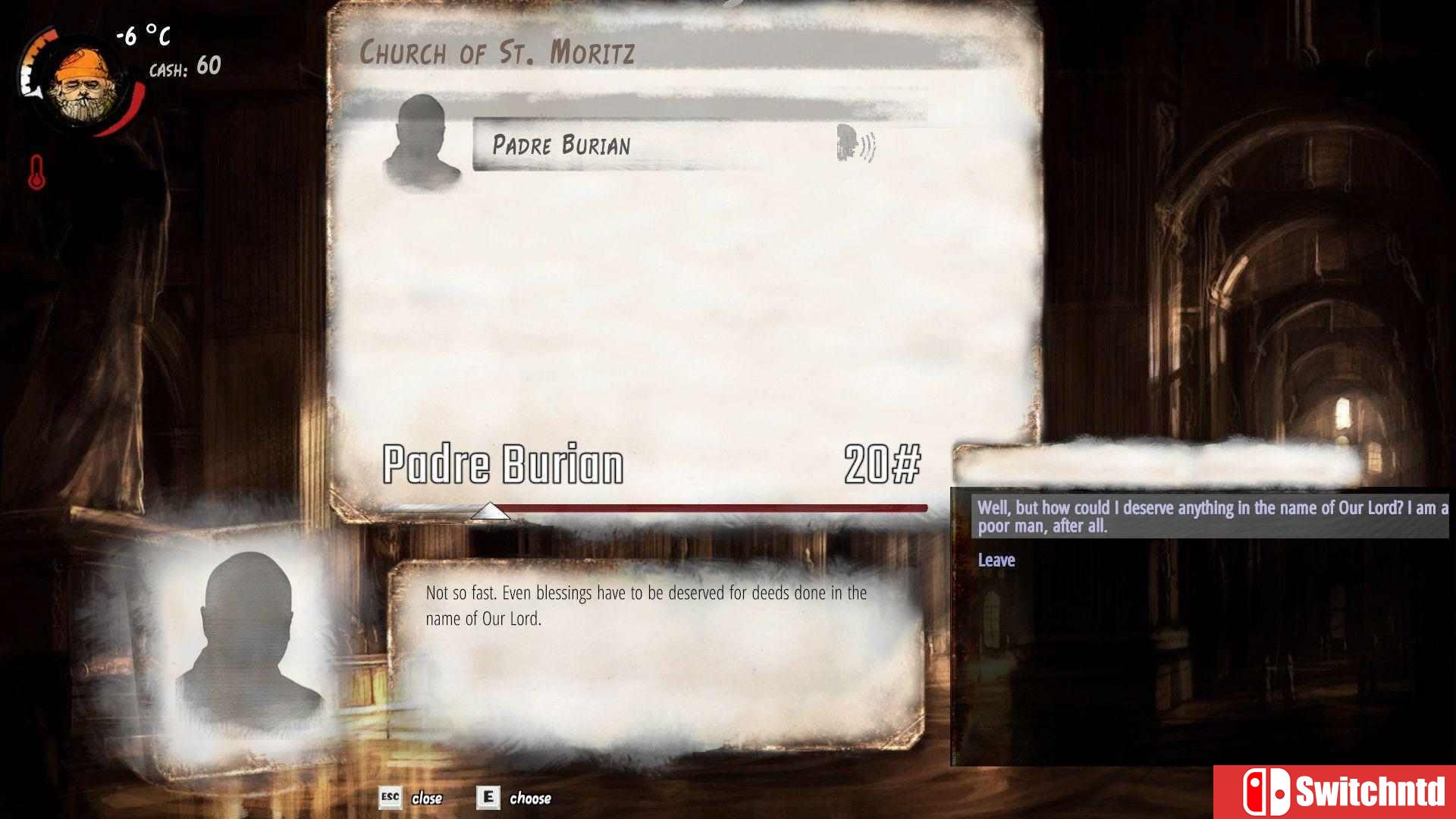
Task: Choose the 'I am a poor man' reply
Action: pos(1210,516)
